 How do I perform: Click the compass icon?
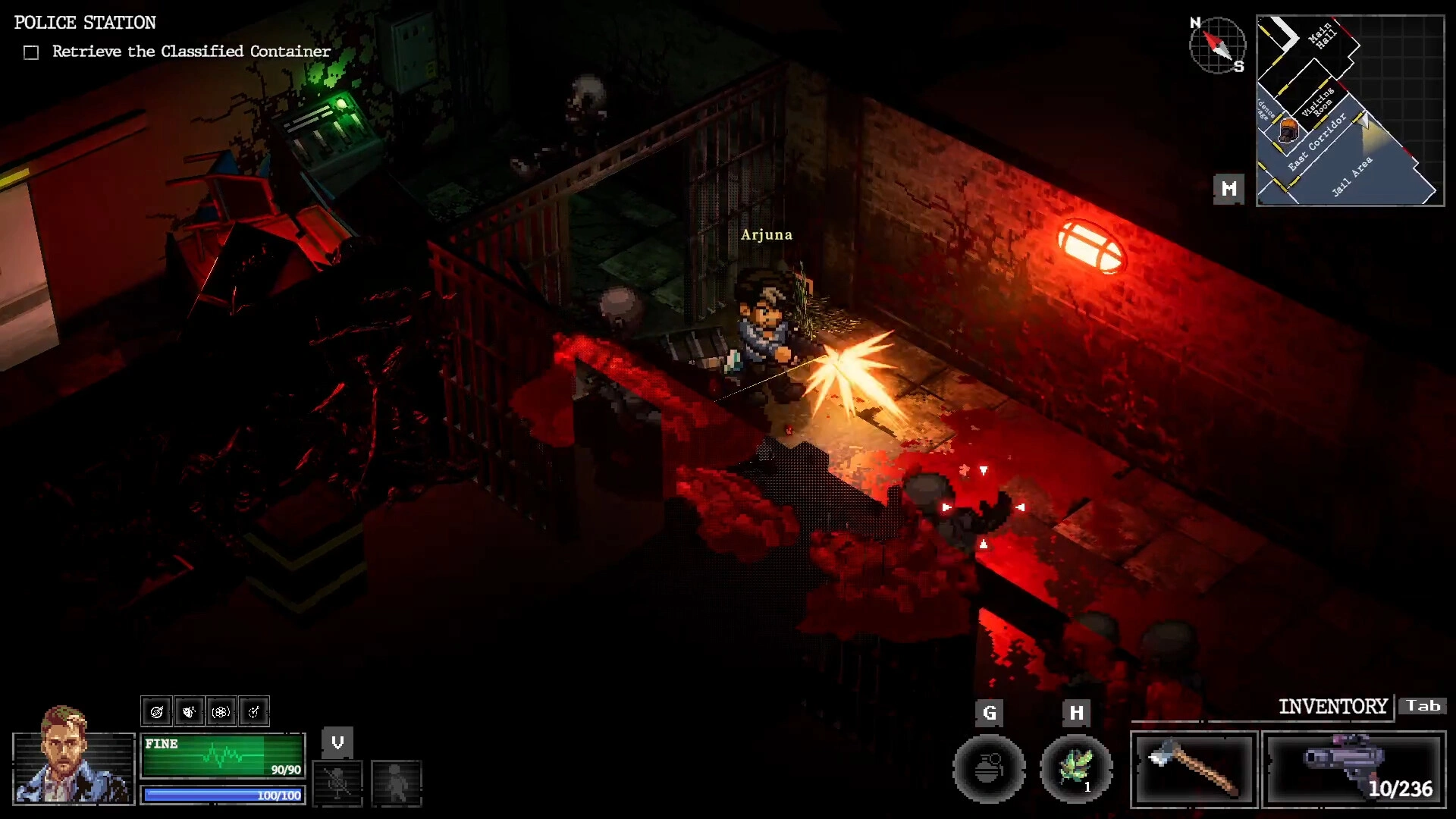[x=1216, y=45]
